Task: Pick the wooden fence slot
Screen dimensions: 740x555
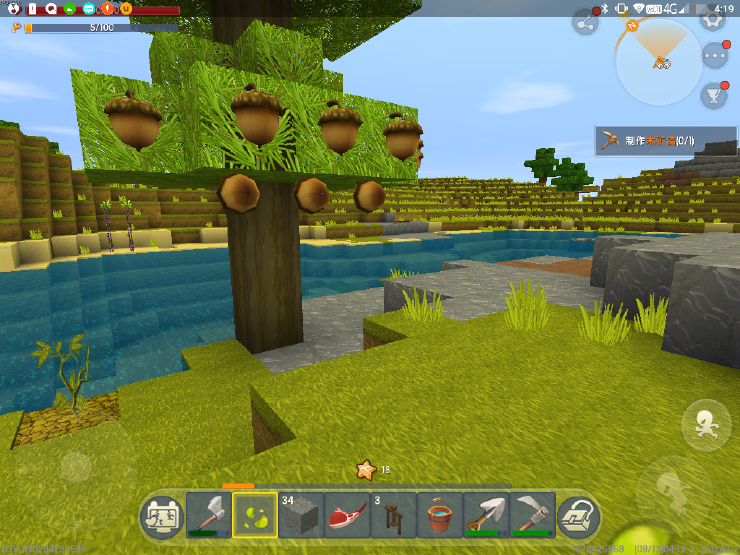Action: click(x=393, y=515)
